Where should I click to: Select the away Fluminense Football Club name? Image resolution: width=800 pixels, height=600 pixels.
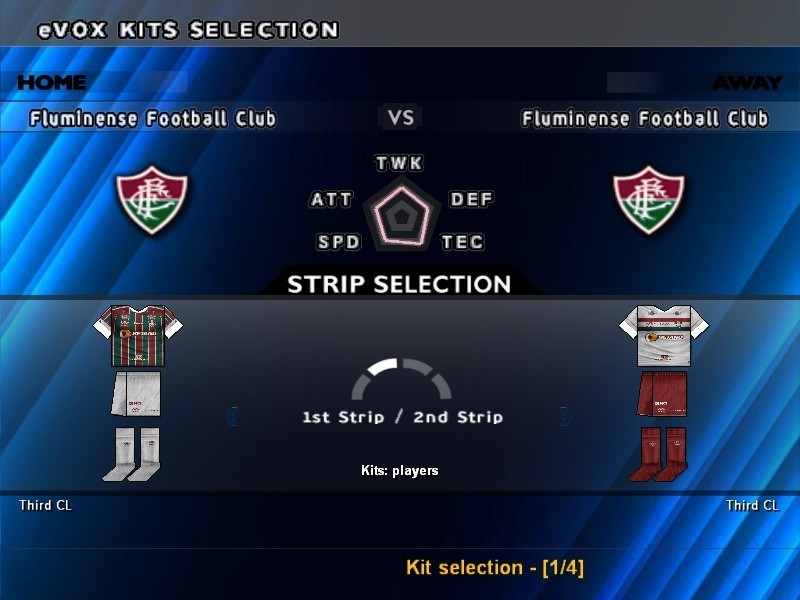tap(645, 119)
